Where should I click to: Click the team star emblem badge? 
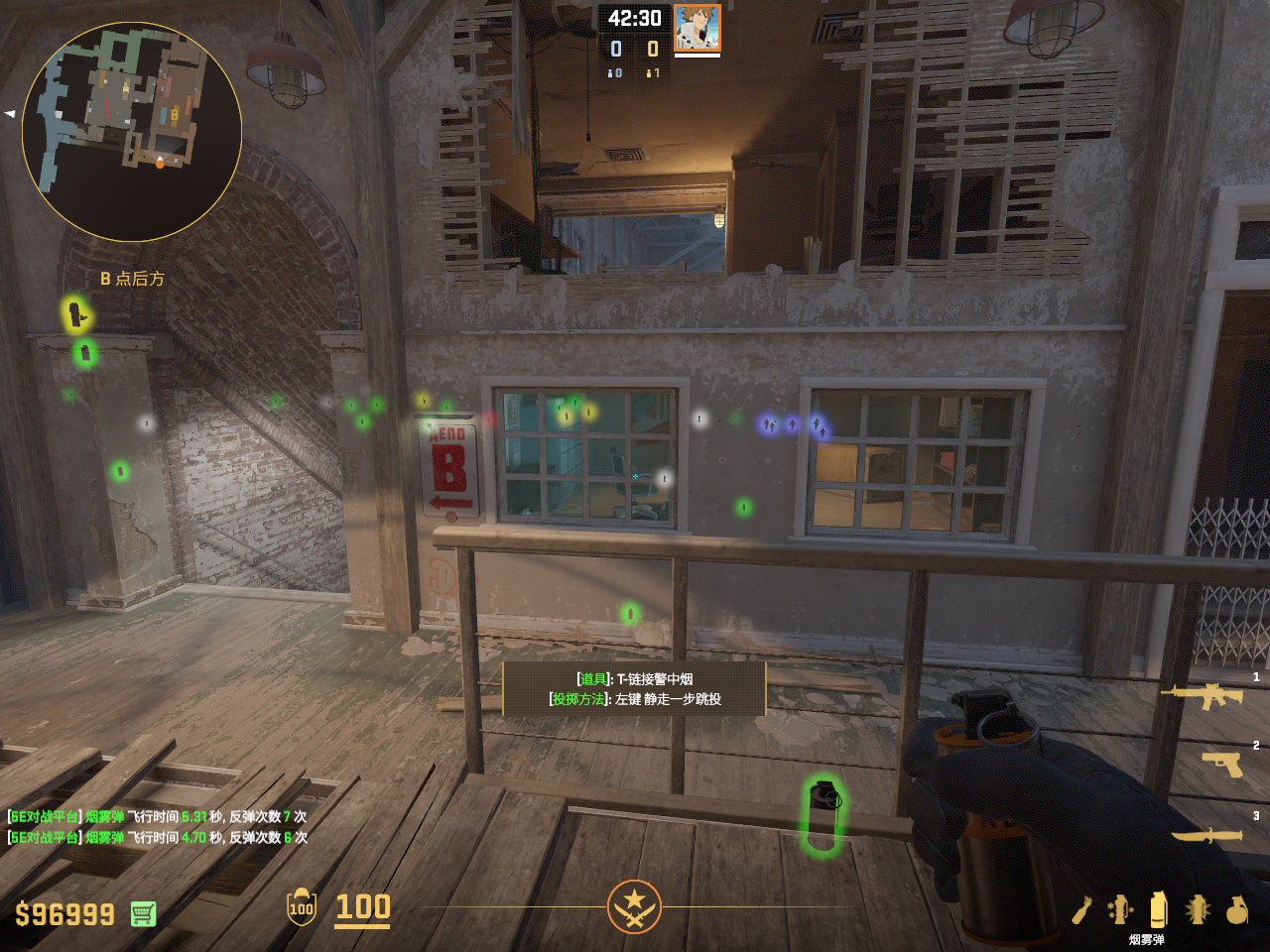(634, 906)
